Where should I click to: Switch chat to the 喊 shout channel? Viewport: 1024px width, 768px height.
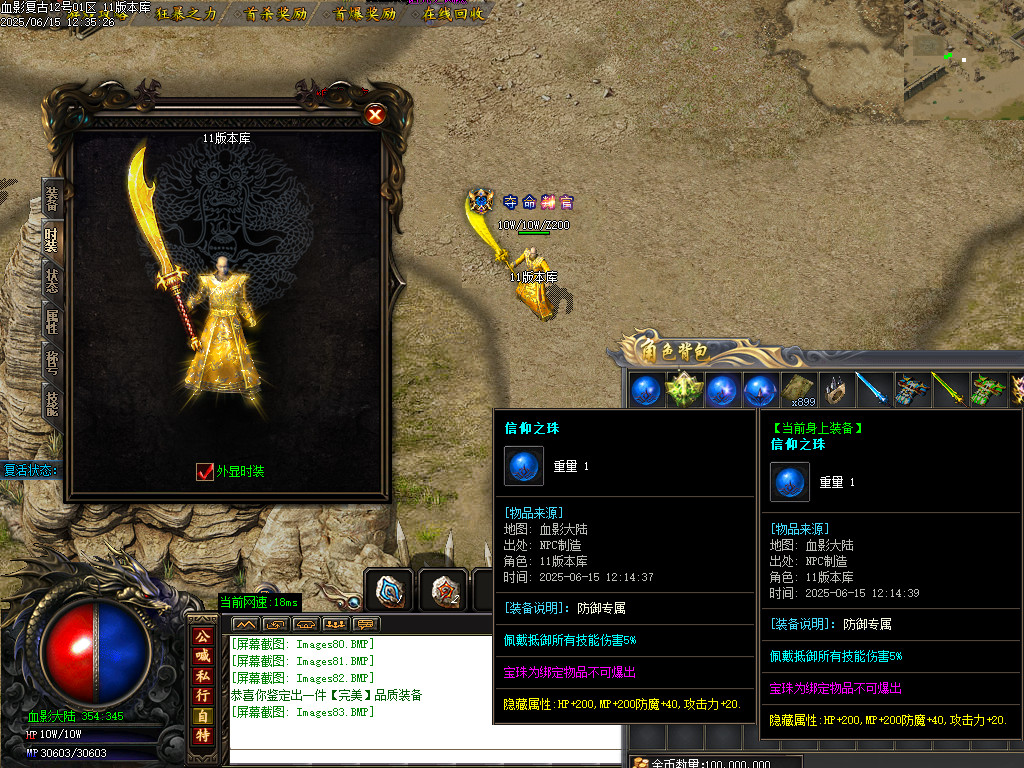203,655
